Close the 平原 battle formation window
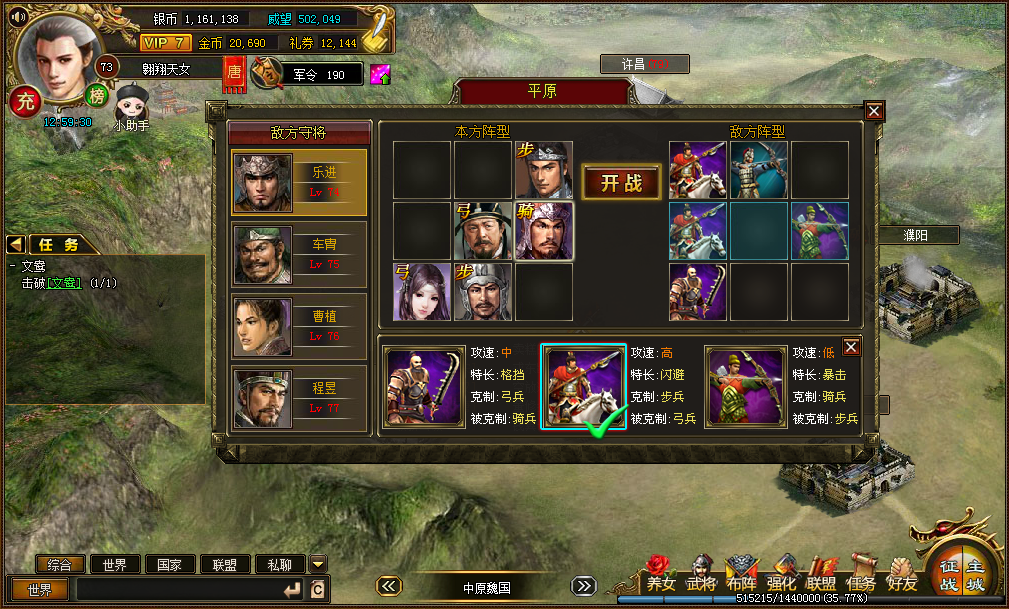1009x609 pixels. click(873, 111)
